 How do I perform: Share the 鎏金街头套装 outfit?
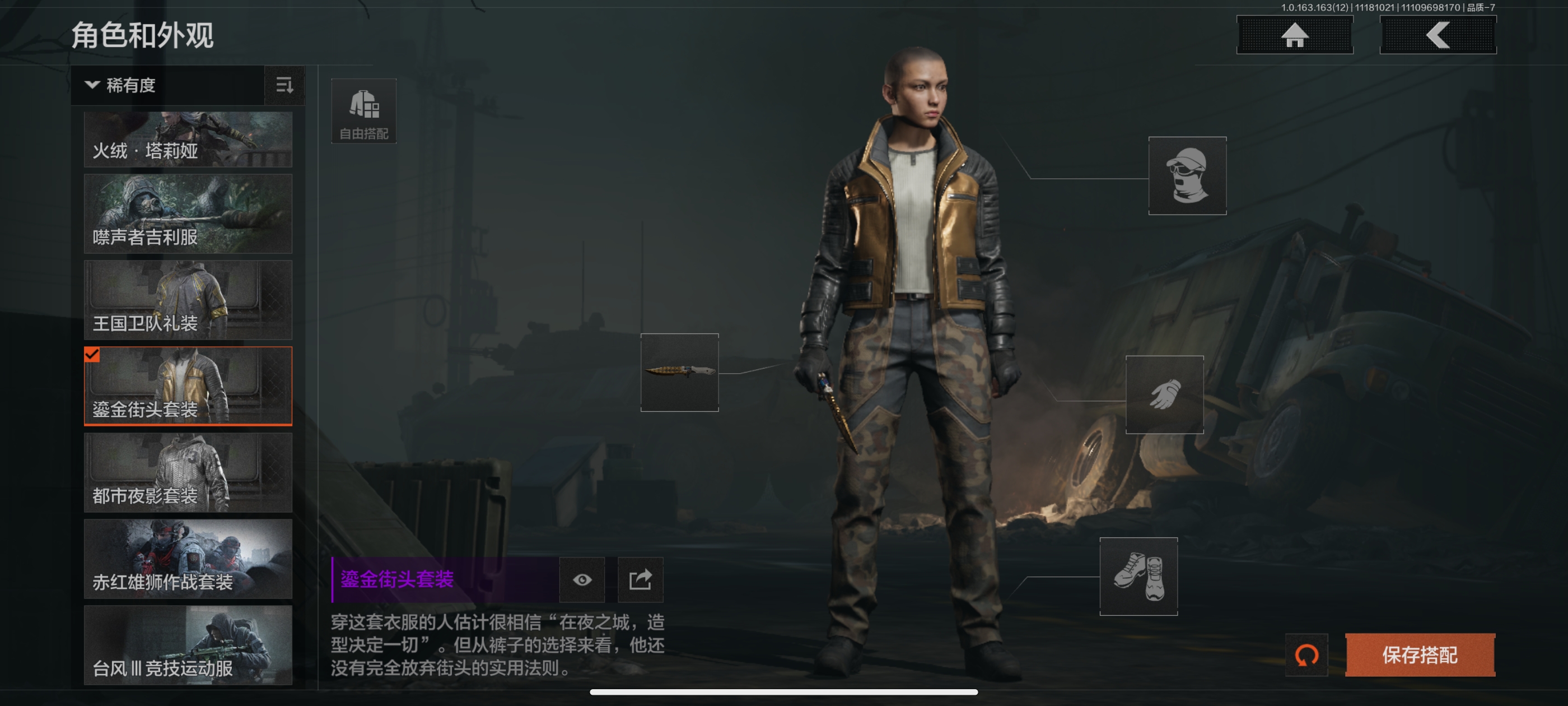(640, 579)
